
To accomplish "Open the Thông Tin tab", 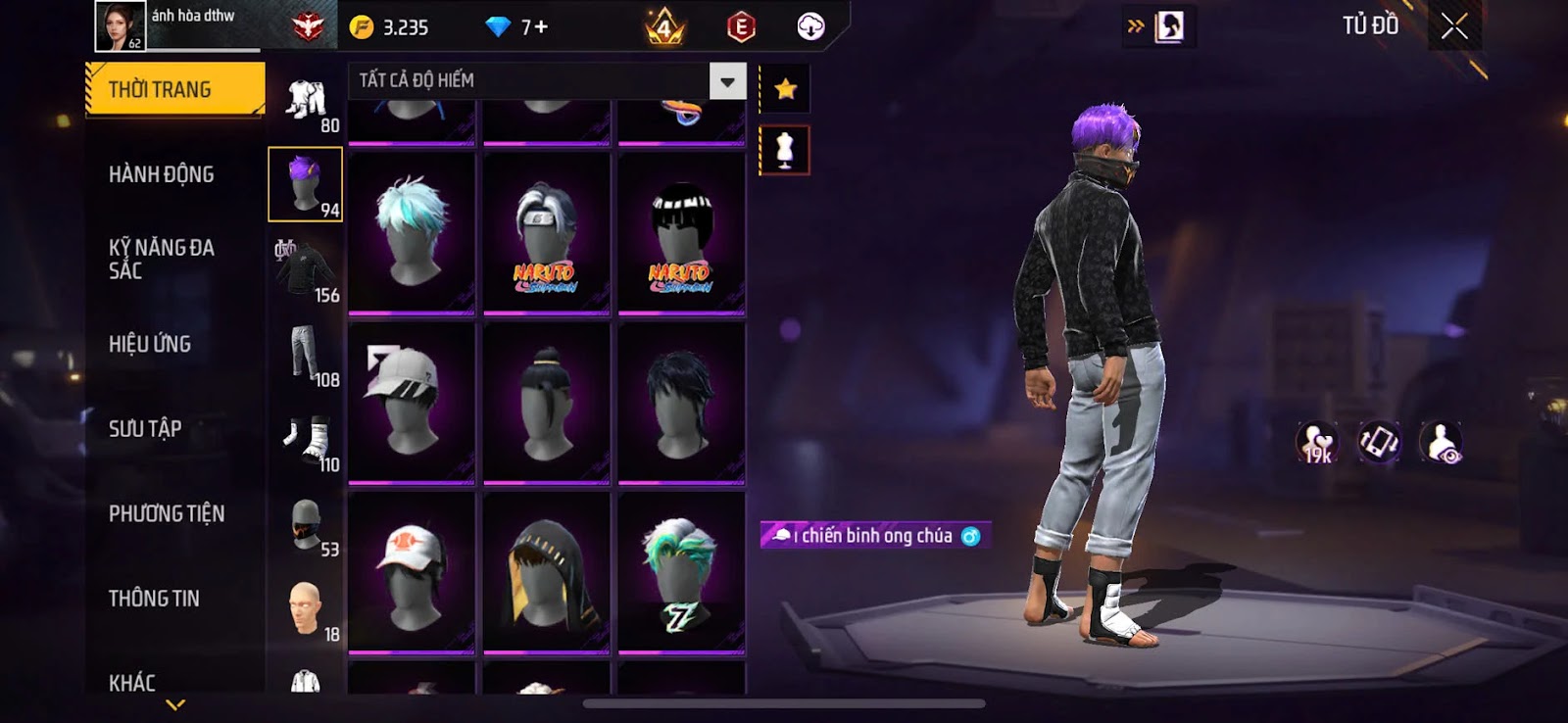I will pos(154,599).
